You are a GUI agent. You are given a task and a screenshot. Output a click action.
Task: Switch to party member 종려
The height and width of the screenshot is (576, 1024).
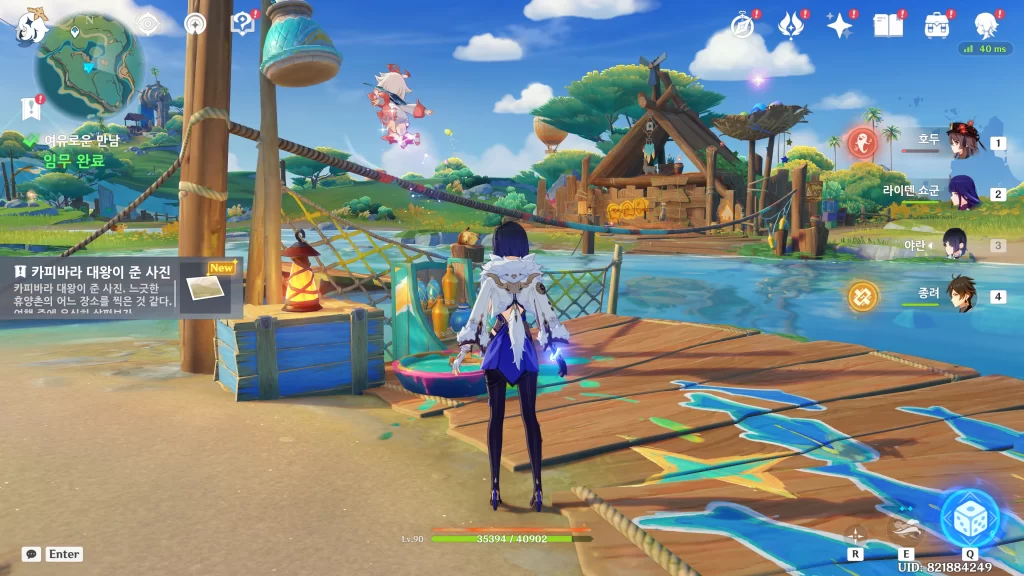(x=961, y=295)
